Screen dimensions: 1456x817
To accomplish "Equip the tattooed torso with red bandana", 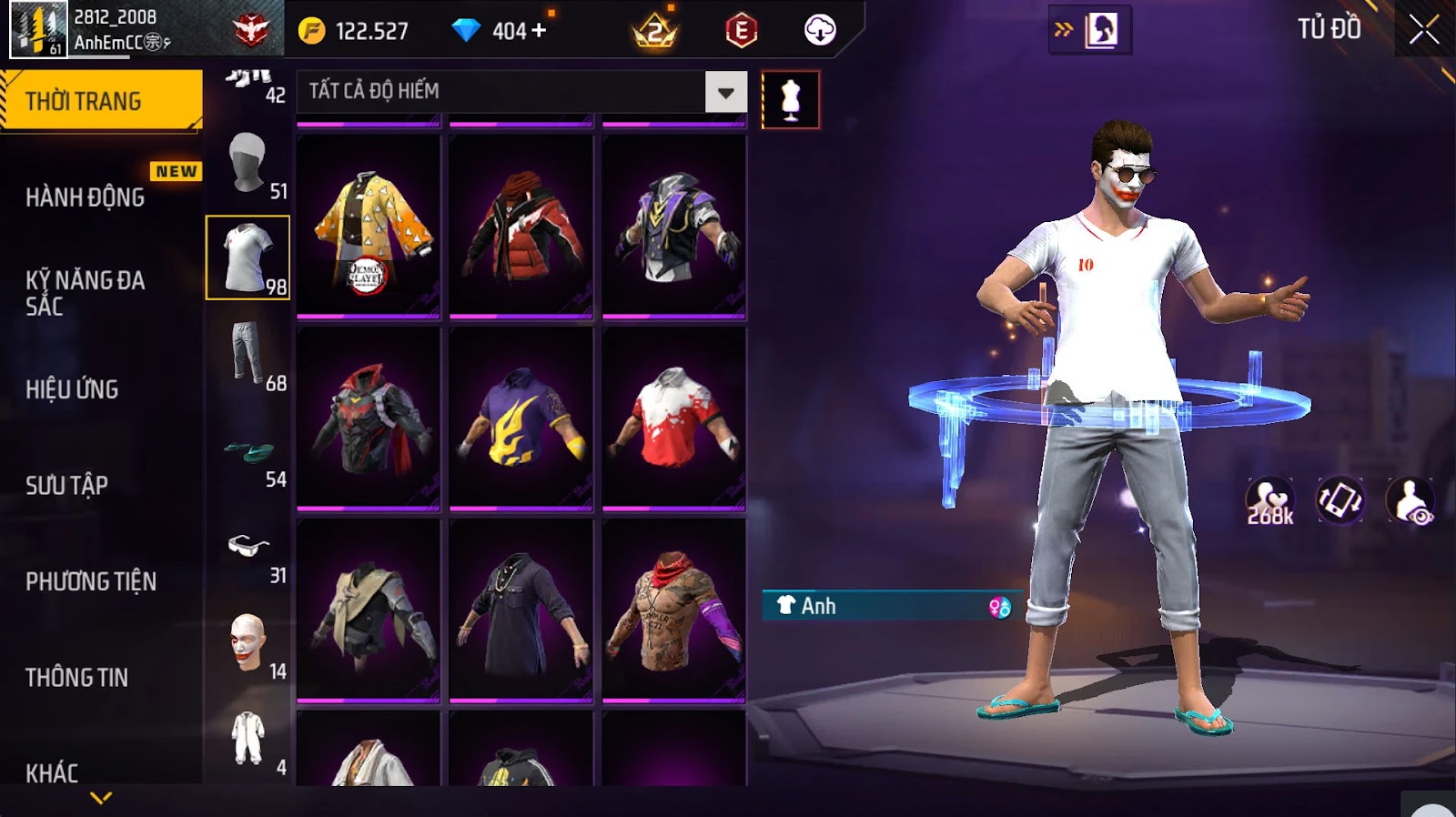I will click(674, 610).
